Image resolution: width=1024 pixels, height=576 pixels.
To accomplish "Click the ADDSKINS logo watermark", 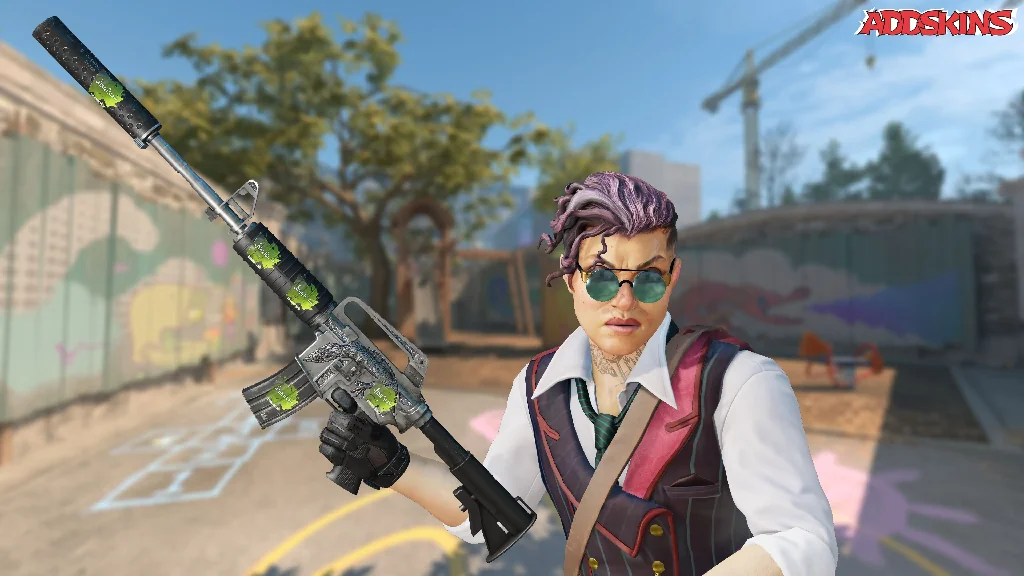I will (935, 22).
